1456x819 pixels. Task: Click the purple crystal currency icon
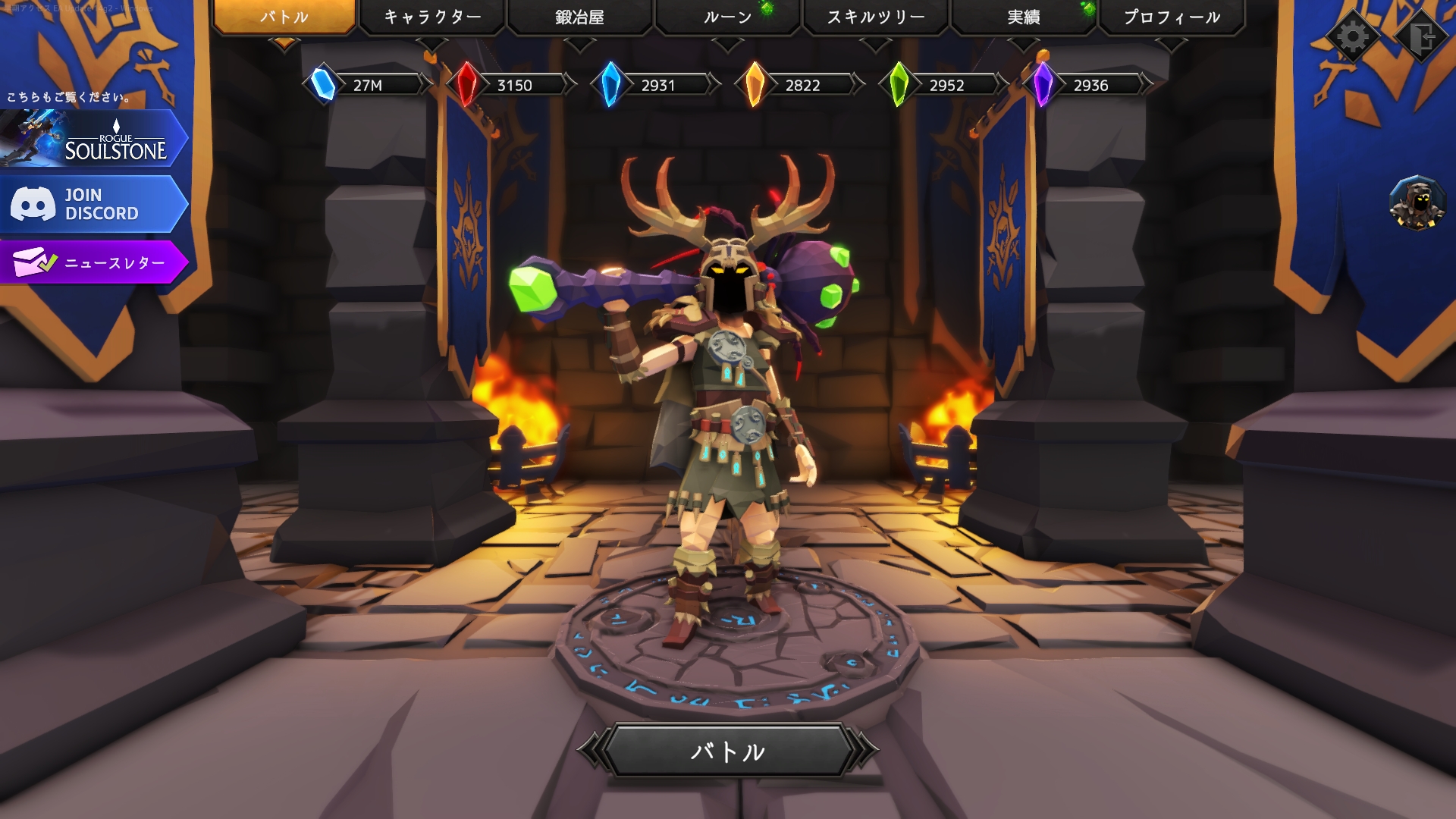pos(1043,85)
